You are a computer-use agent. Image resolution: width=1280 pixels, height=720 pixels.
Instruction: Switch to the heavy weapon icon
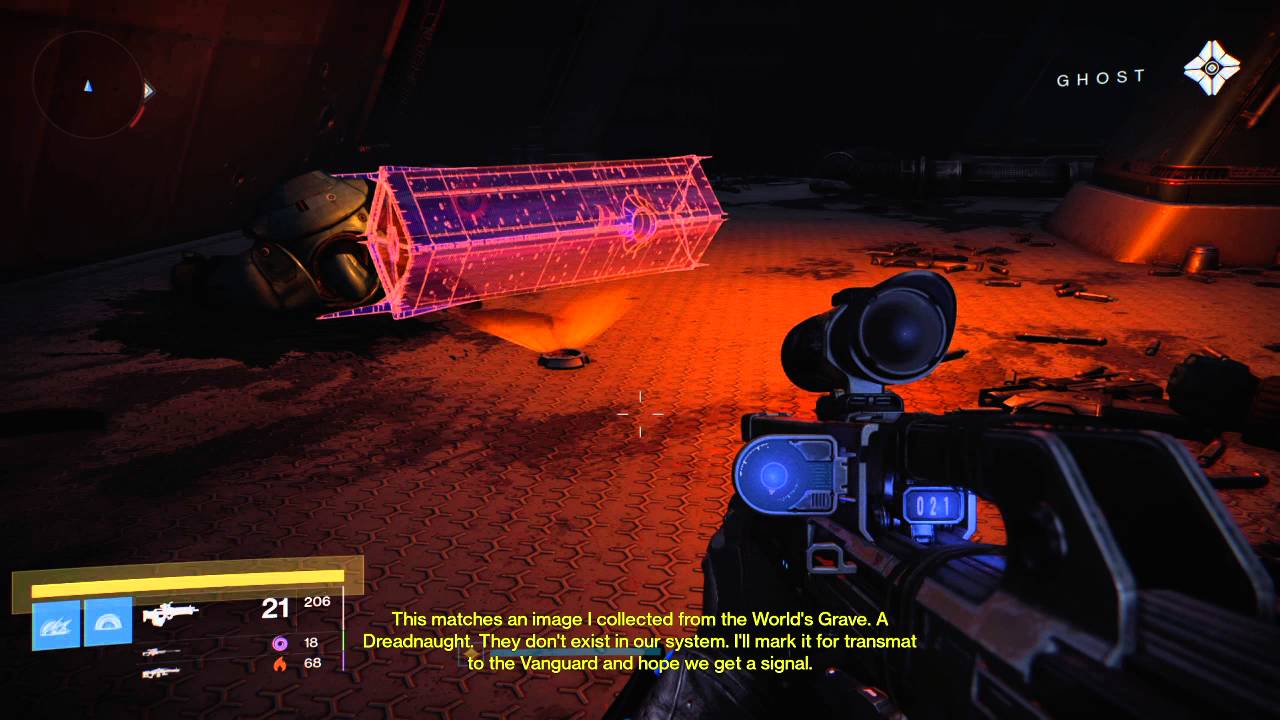coord(161,670)
